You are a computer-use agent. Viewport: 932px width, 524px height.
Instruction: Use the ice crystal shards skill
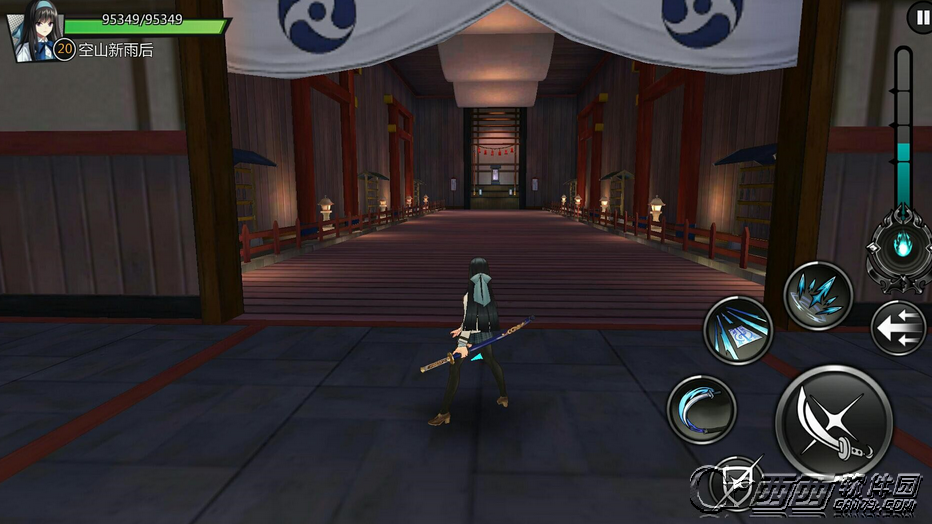[817, 296]
